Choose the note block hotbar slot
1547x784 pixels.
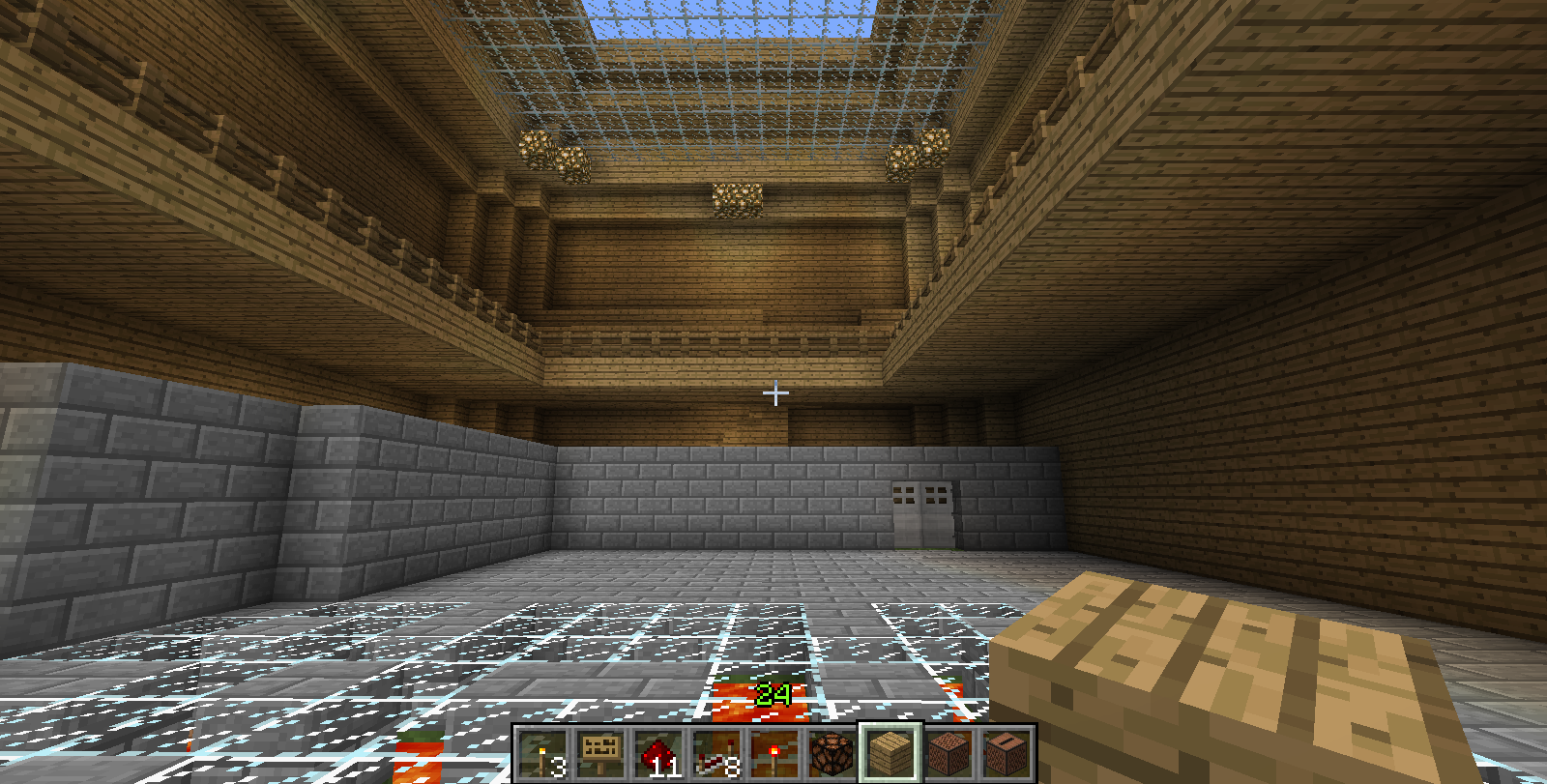click(x=949, y=754)
